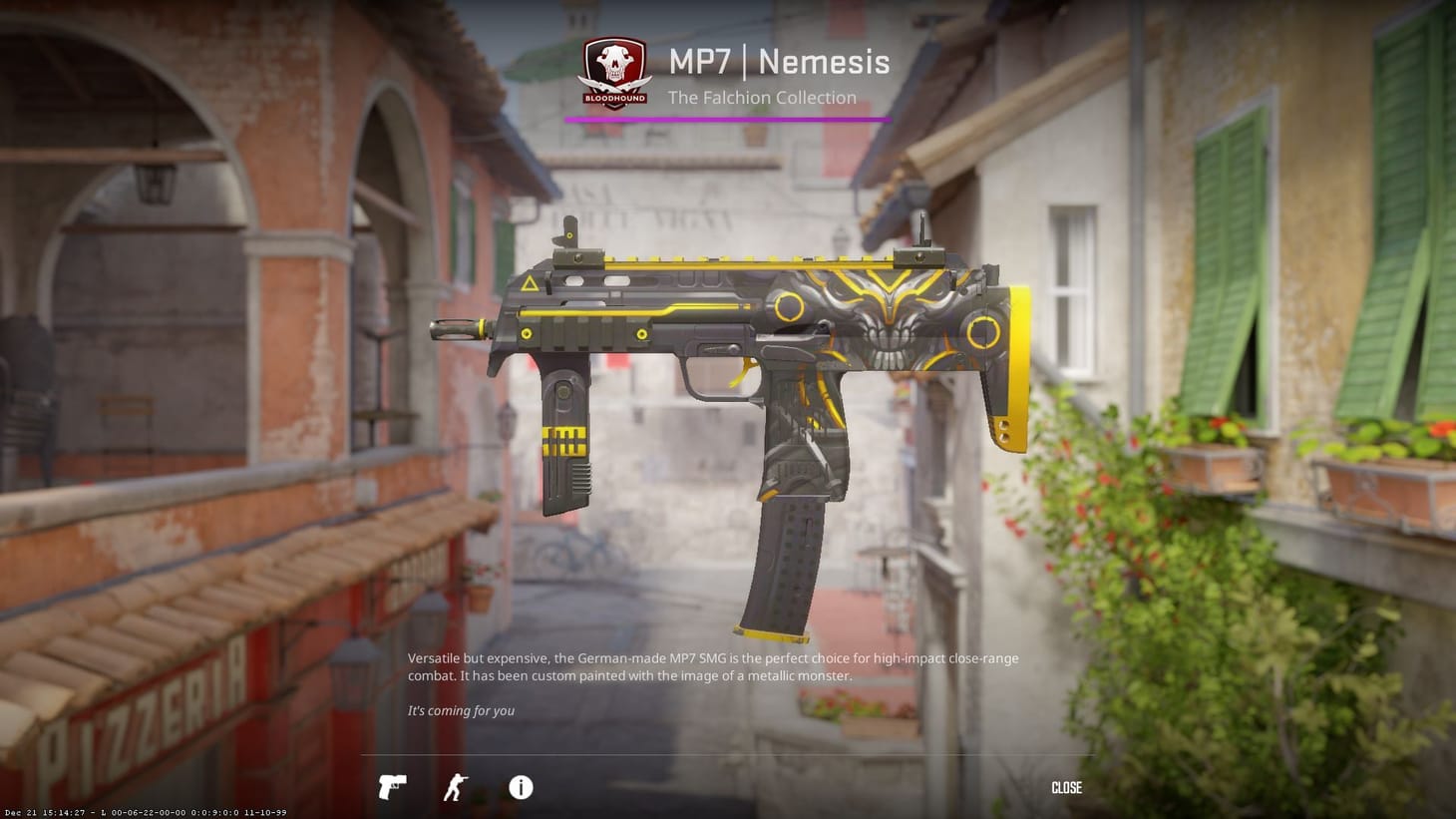Screen dimensions: 1456x819
Task: Click the BLOODHOUND banner on the collection badge
Action: tap(614, 97)
